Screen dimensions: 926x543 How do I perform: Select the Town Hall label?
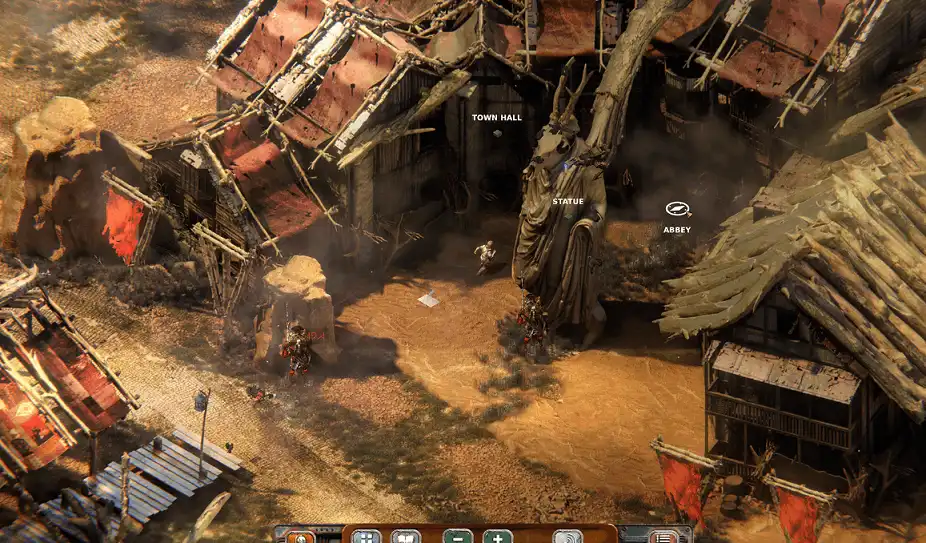[x=497, y=118]
